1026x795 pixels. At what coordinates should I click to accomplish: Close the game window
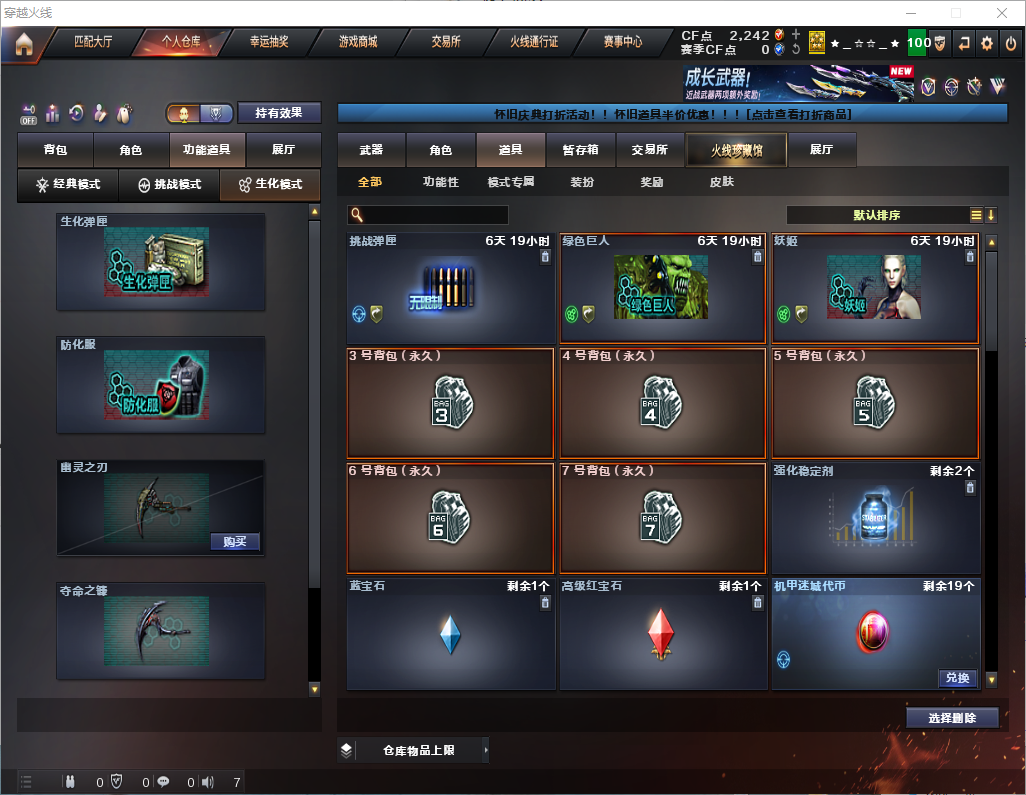(x=1001, y=13)
